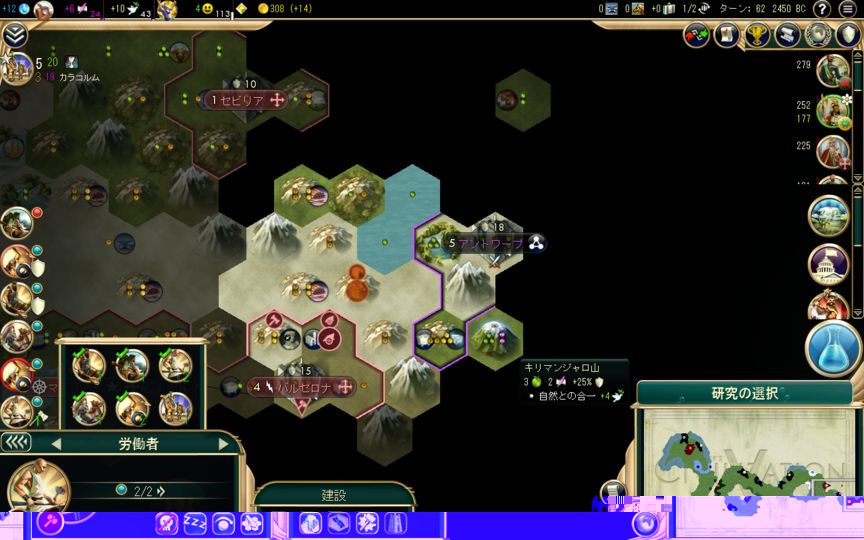The width and height of the screenshot is (864, 540).
Task: Click the white-domed capitol notification icon
Action: [828, 264]
